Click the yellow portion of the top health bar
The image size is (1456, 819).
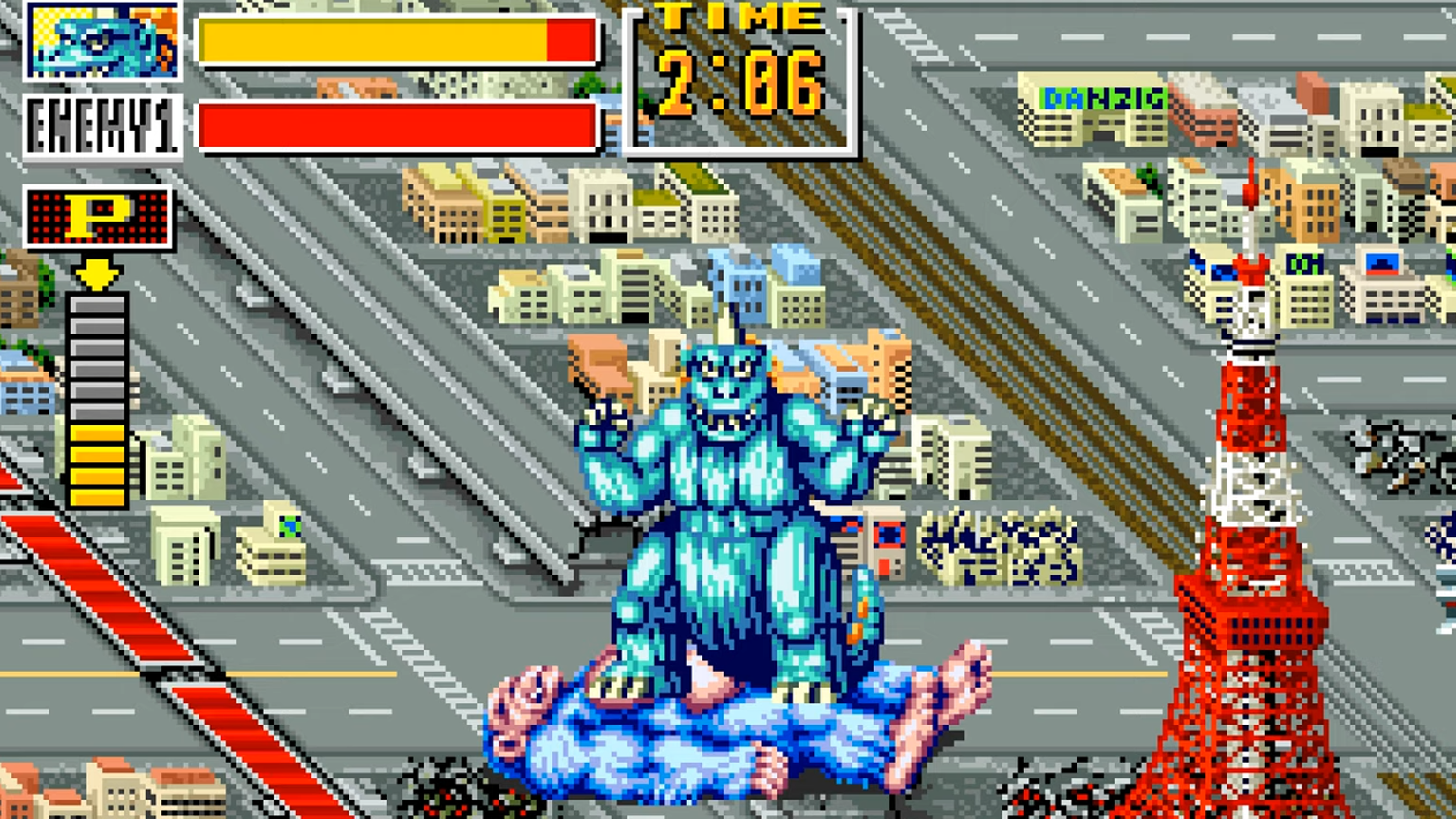(x=371, y=40)
